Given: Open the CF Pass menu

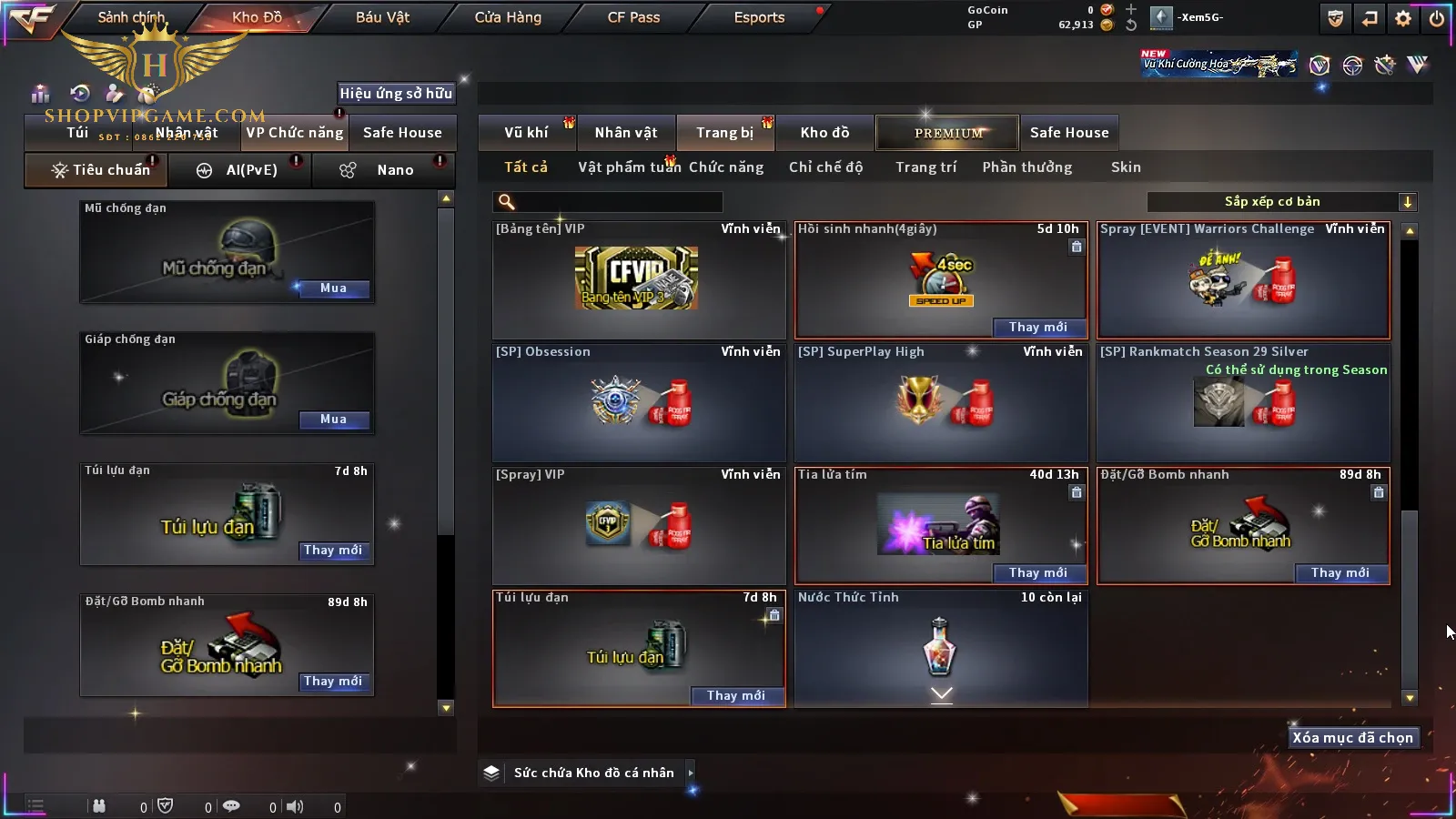Looking at the screenshot, I should [x=633, y=17].
